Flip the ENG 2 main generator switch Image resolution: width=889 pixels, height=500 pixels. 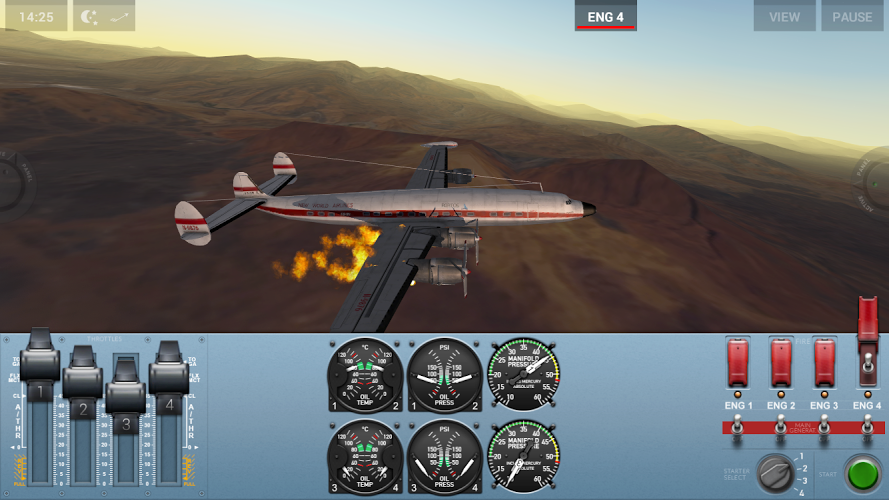pyautogui.click(x=781, y=428)
